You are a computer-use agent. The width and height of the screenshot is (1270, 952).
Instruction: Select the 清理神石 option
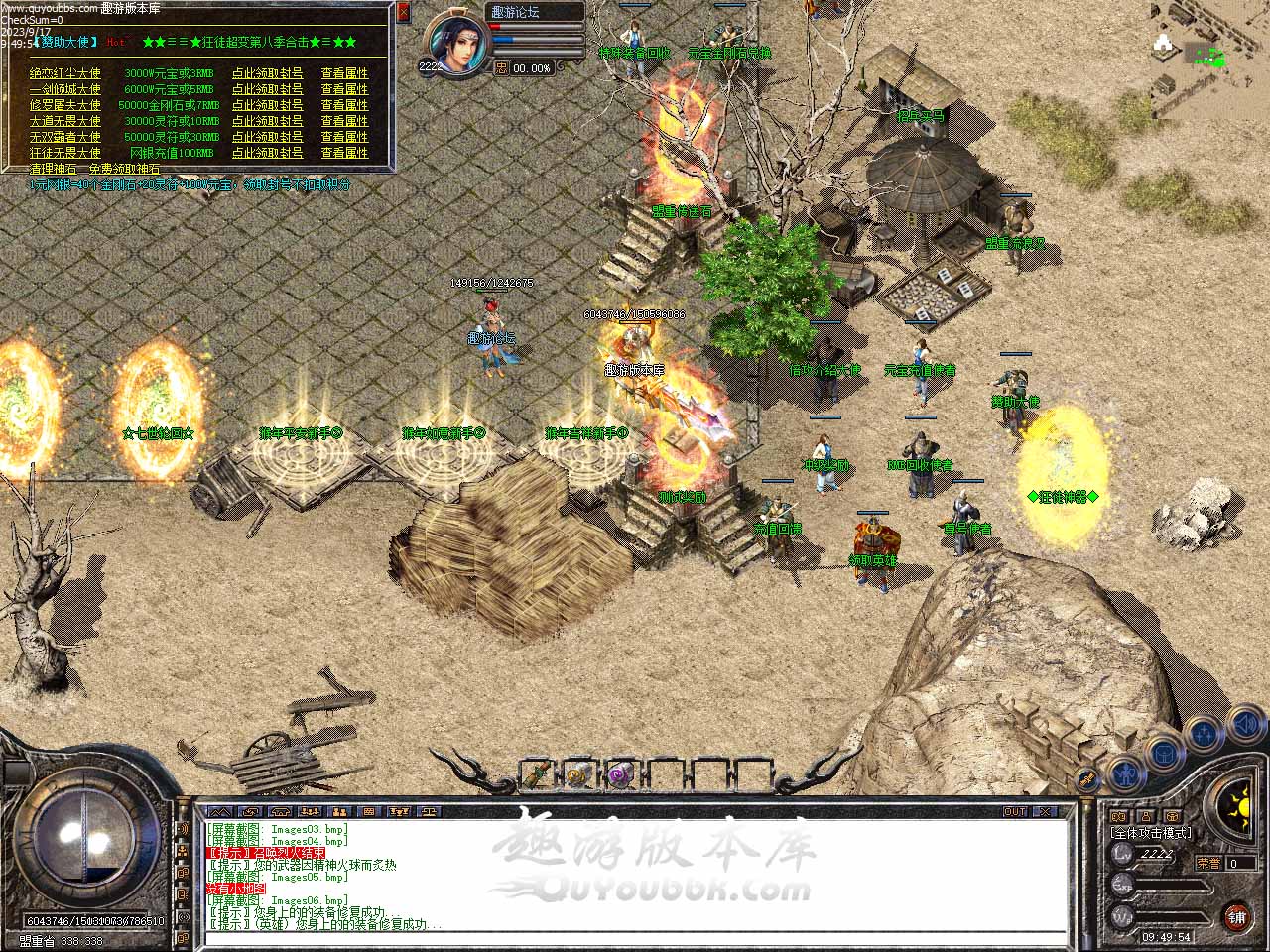tap(54, 170)
